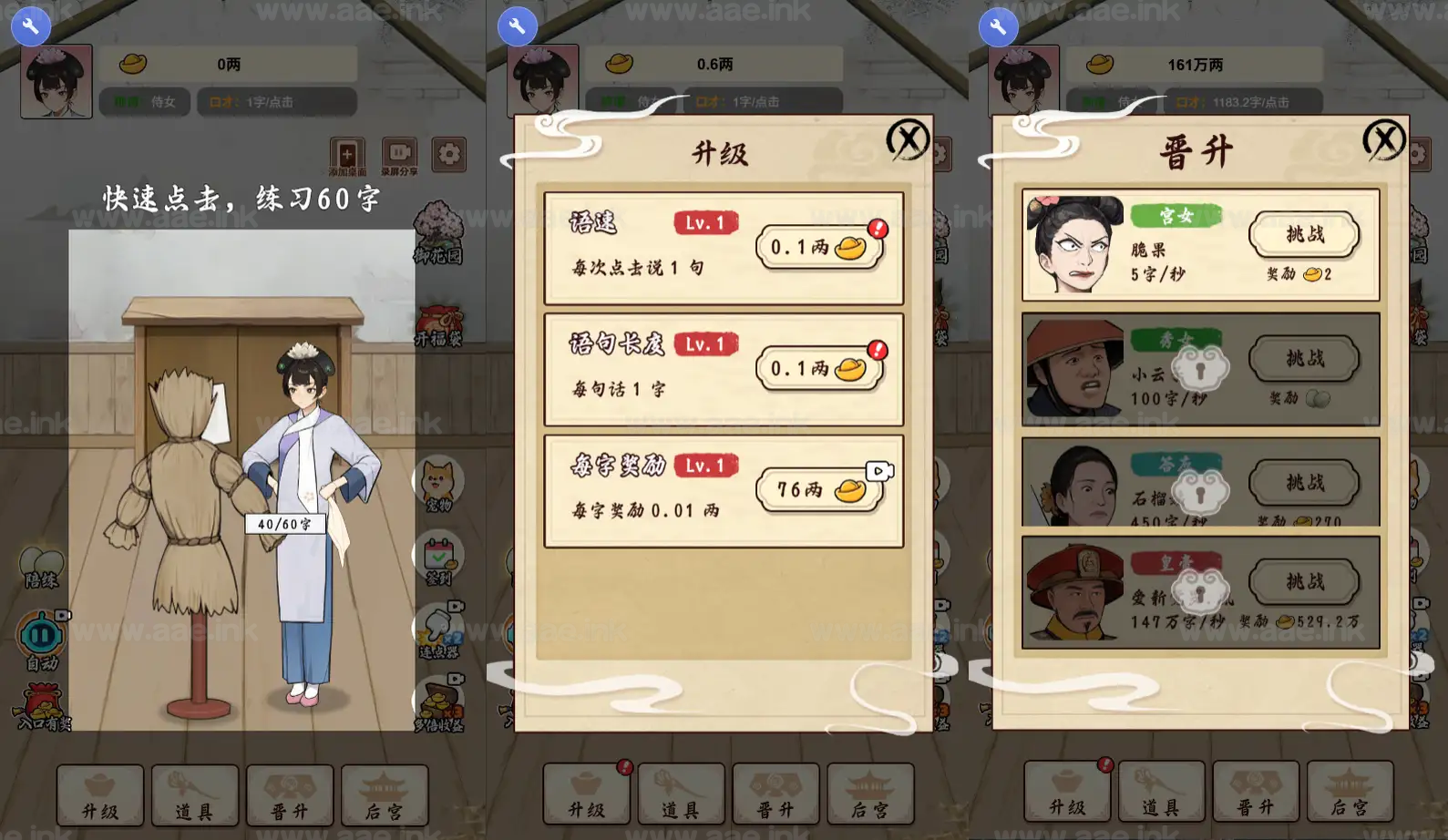
Task: Open the game settings gear
Action: [448, 154]
